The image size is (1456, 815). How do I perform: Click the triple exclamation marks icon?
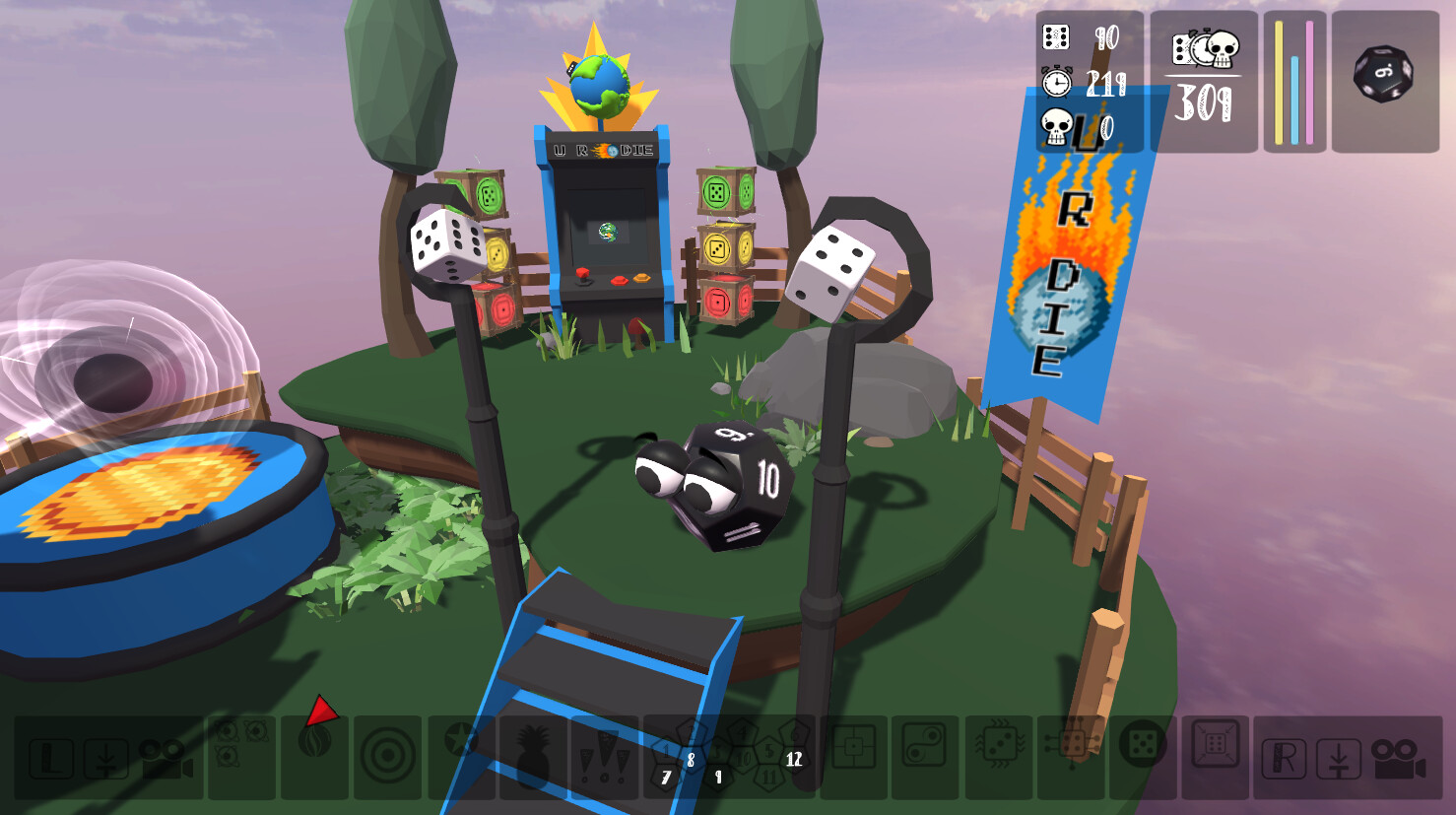[606, 759]
